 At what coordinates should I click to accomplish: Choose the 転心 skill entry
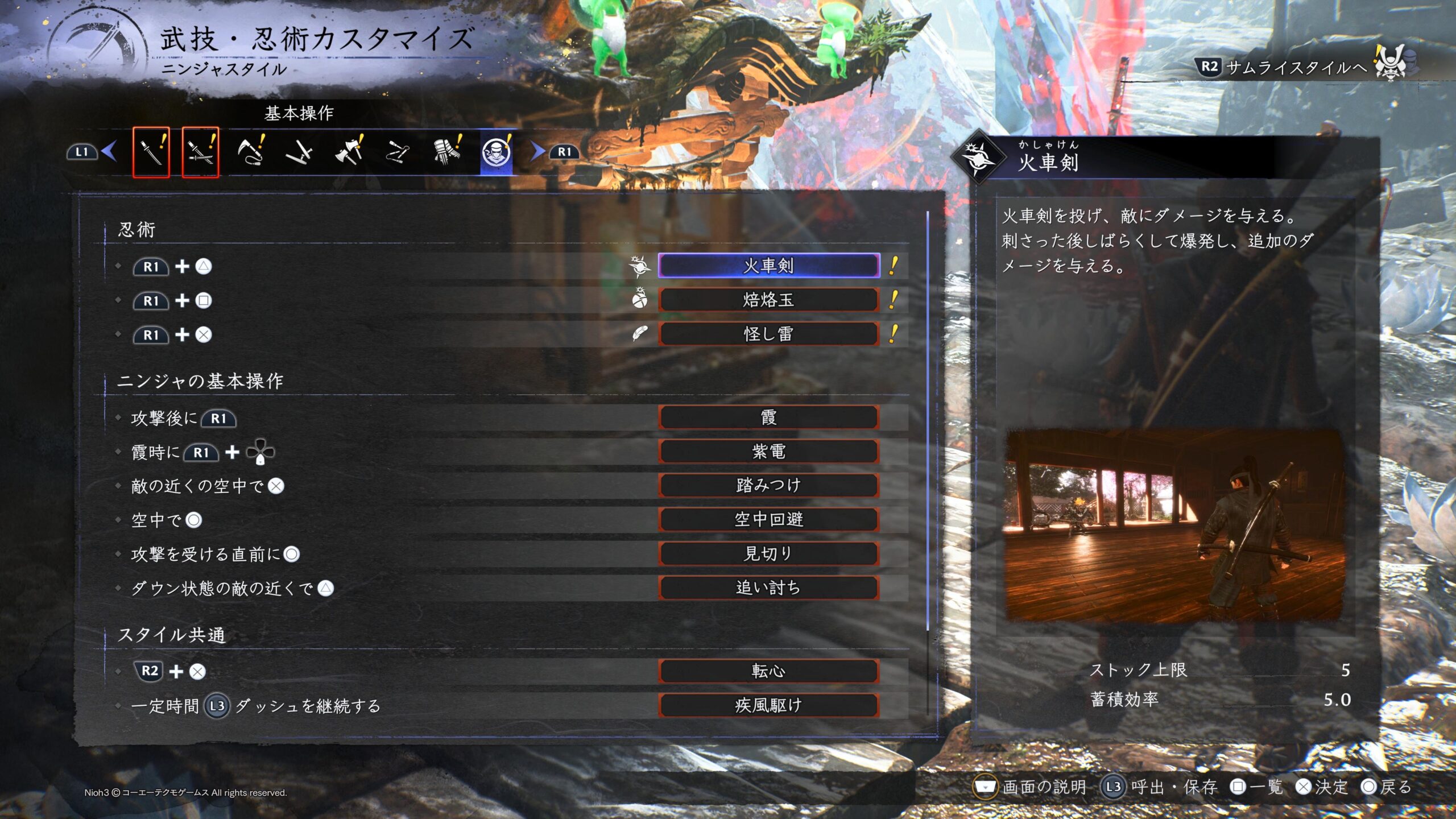[768, 671]
